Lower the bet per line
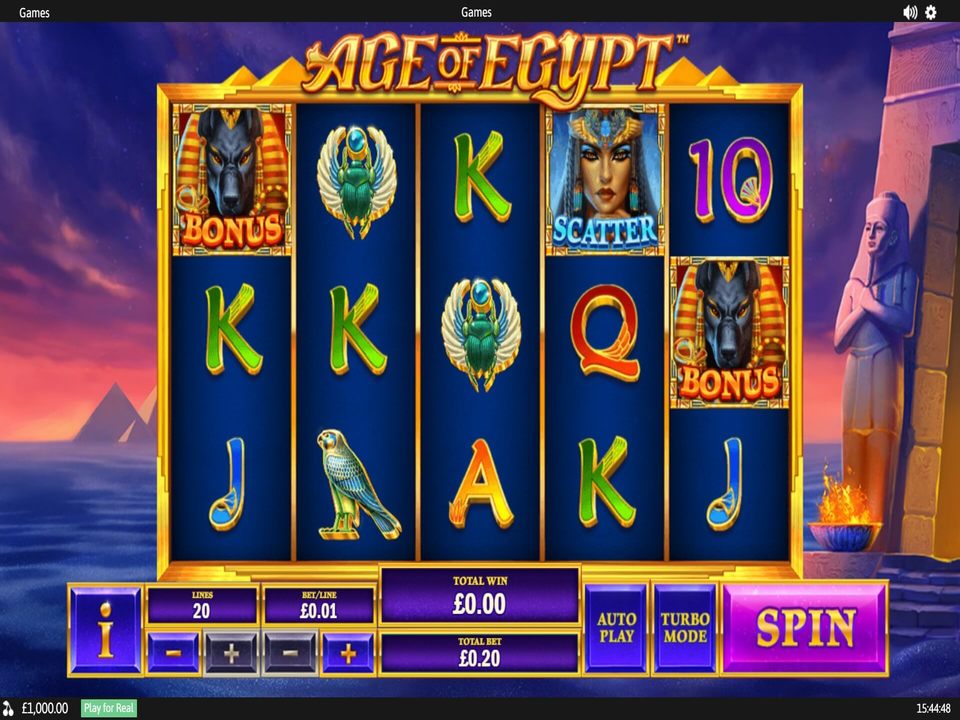This screenshot has width=960, height=720. pos(290,653)
